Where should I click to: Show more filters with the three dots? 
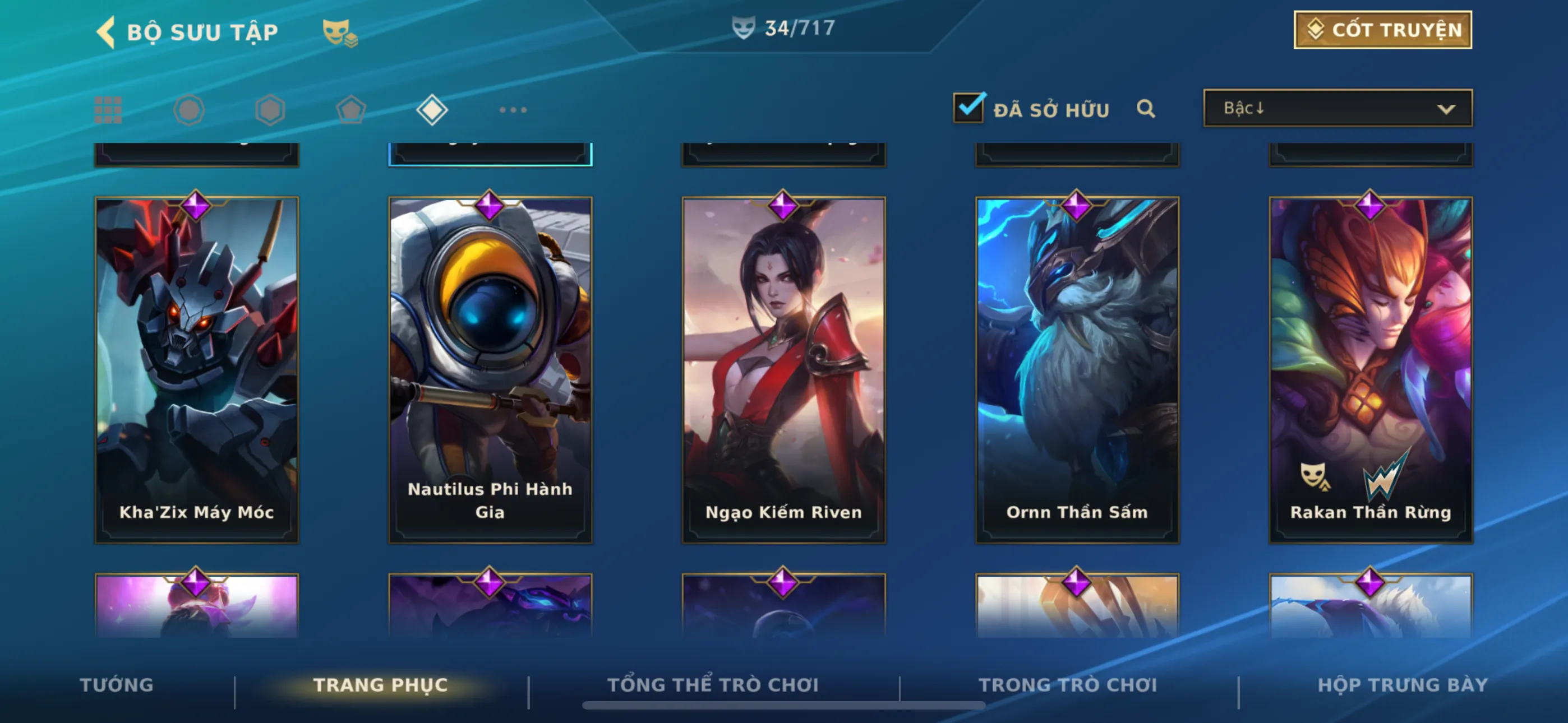[x=513, y=110]
